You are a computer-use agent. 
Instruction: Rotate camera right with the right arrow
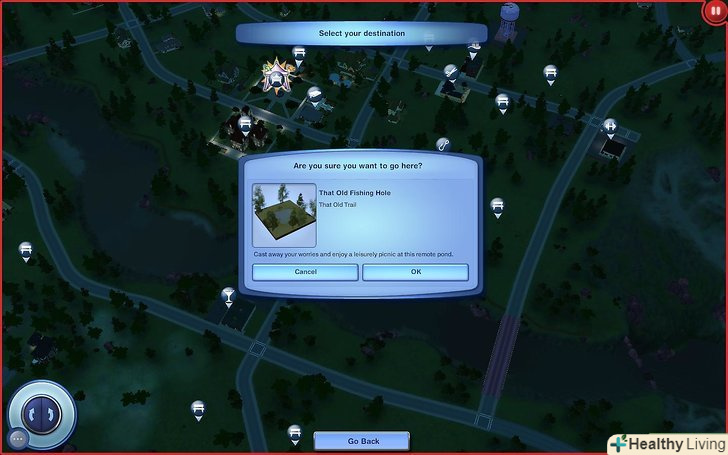click(52, 412)
